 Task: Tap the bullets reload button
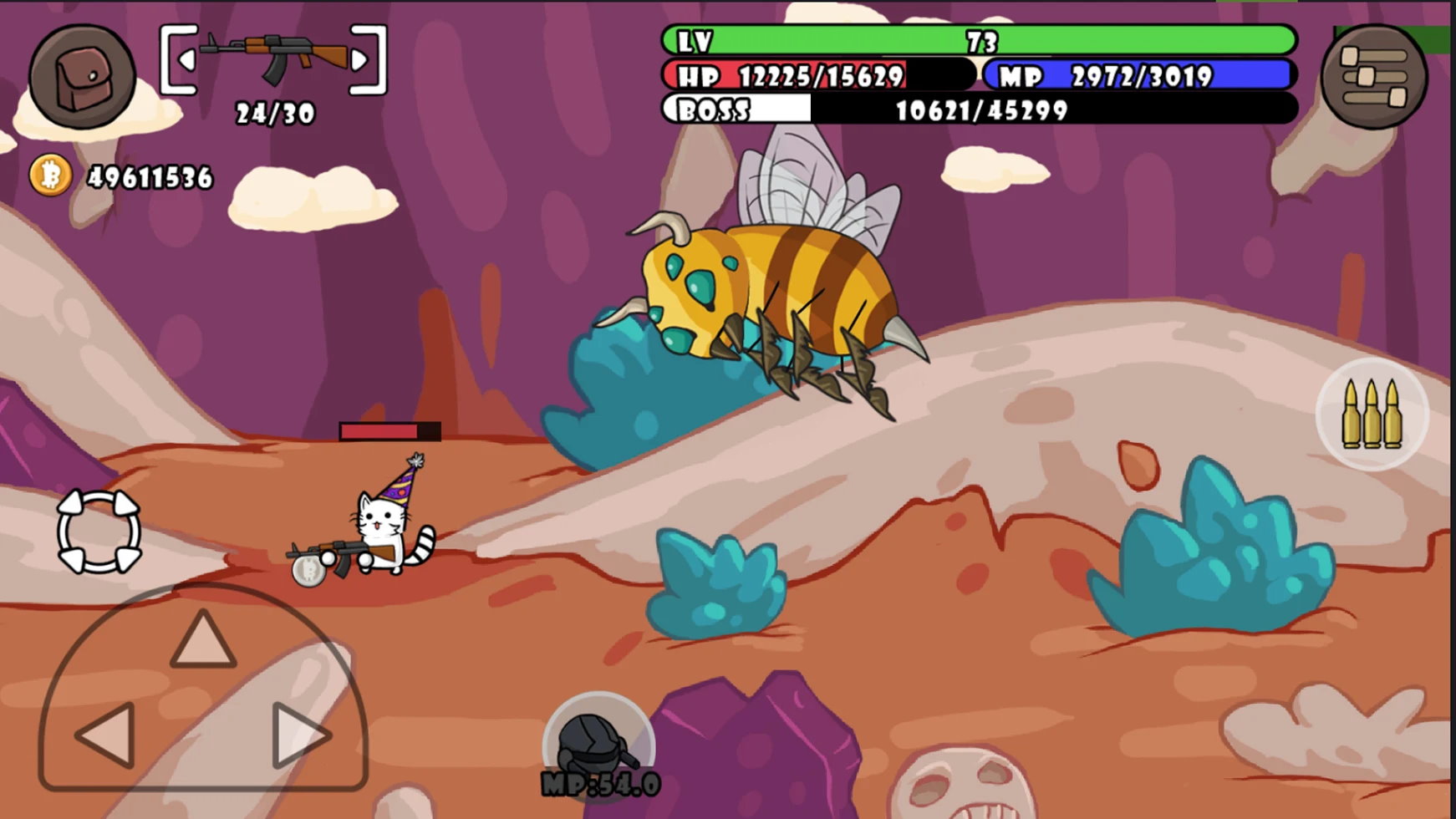coord(1372,414)
